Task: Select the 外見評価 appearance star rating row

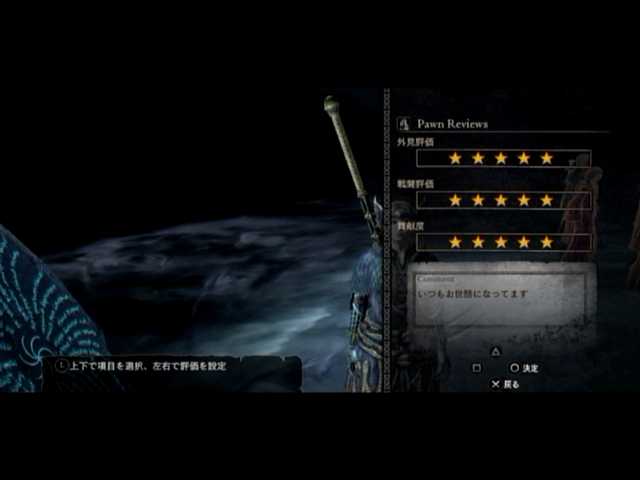Action: tap(501, 158)
